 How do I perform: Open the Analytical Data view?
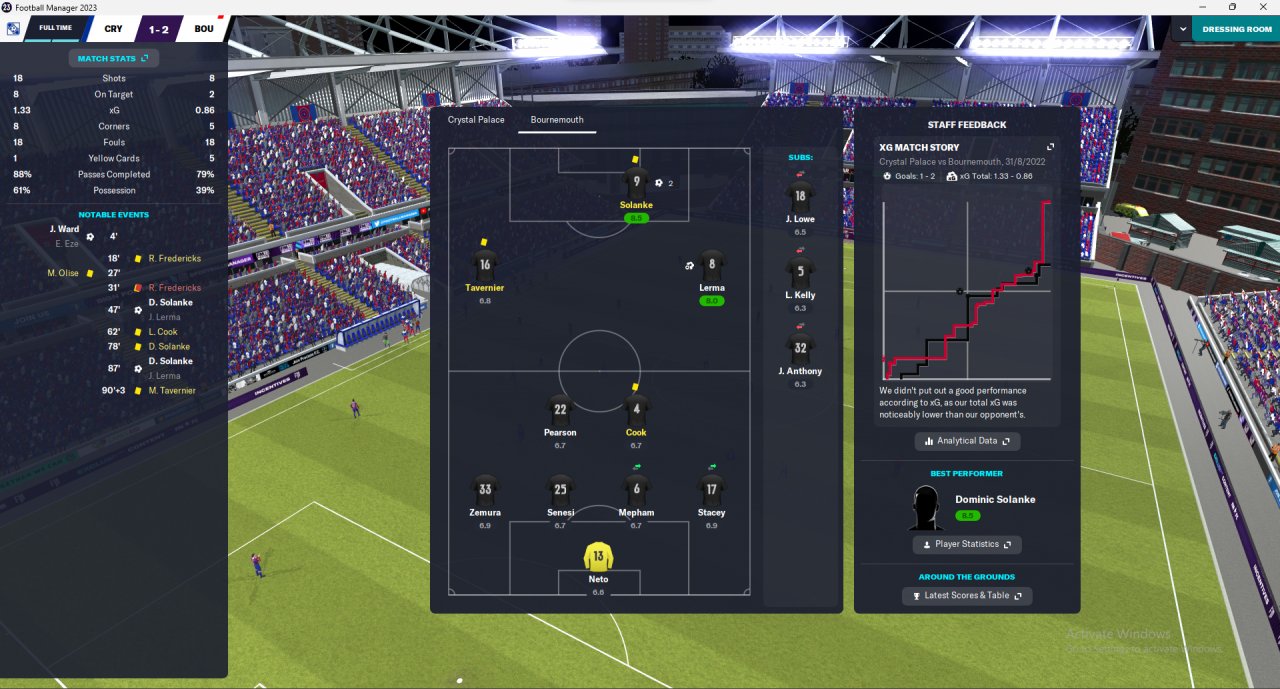pyautogui.click(x=967, y=441)
